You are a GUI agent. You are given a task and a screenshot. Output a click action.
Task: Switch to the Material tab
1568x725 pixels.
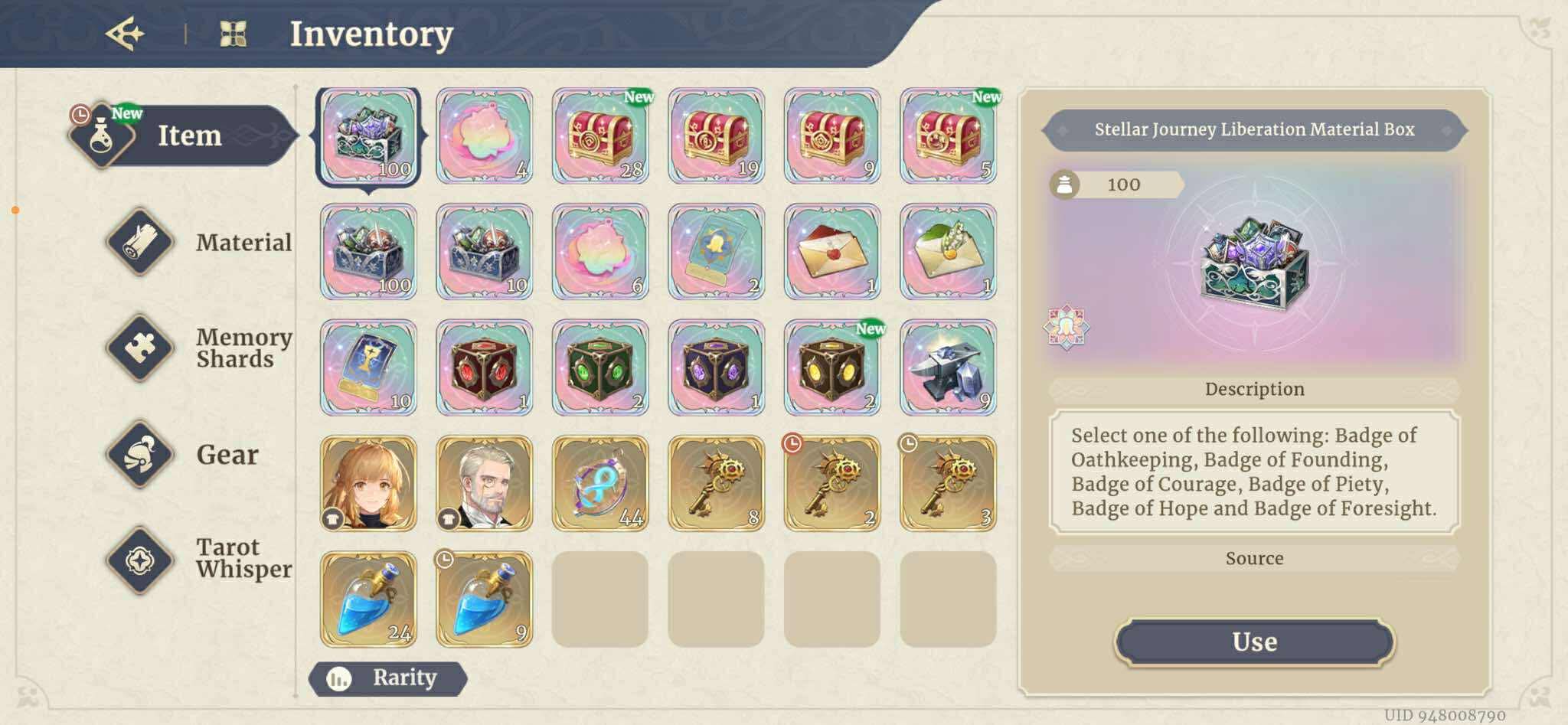201,242
